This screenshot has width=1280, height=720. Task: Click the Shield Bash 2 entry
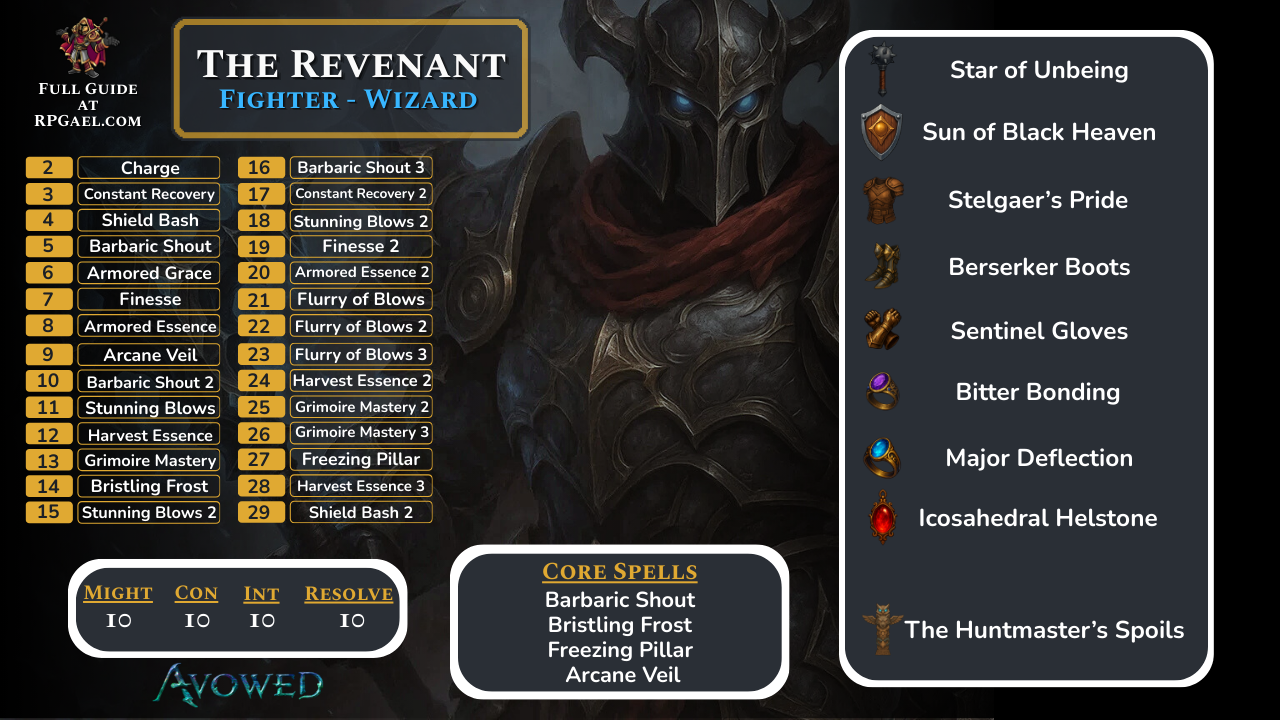click(x=360, y=512)
